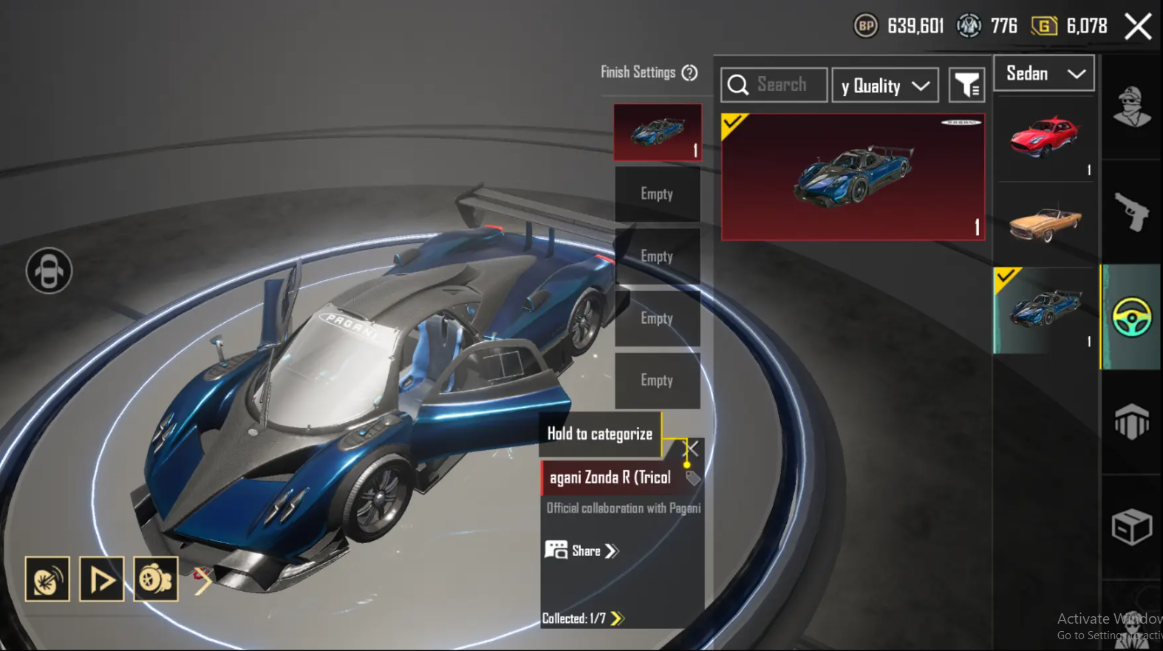Choose the red sedan skin

[x=1044, y=138]
